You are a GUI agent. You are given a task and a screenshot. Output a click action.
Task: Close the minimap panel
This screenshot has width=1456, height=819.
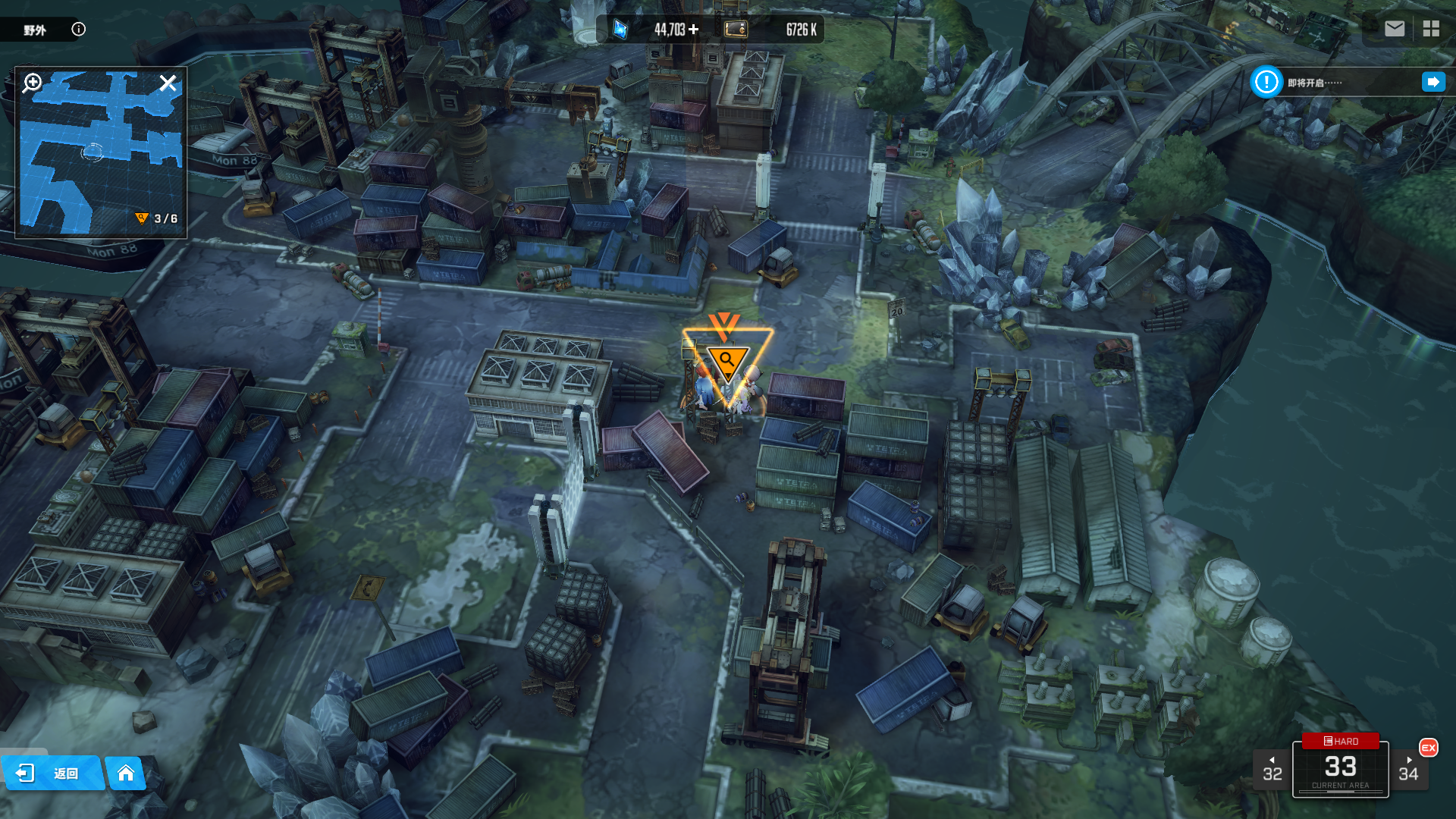(x=168, y=83)
